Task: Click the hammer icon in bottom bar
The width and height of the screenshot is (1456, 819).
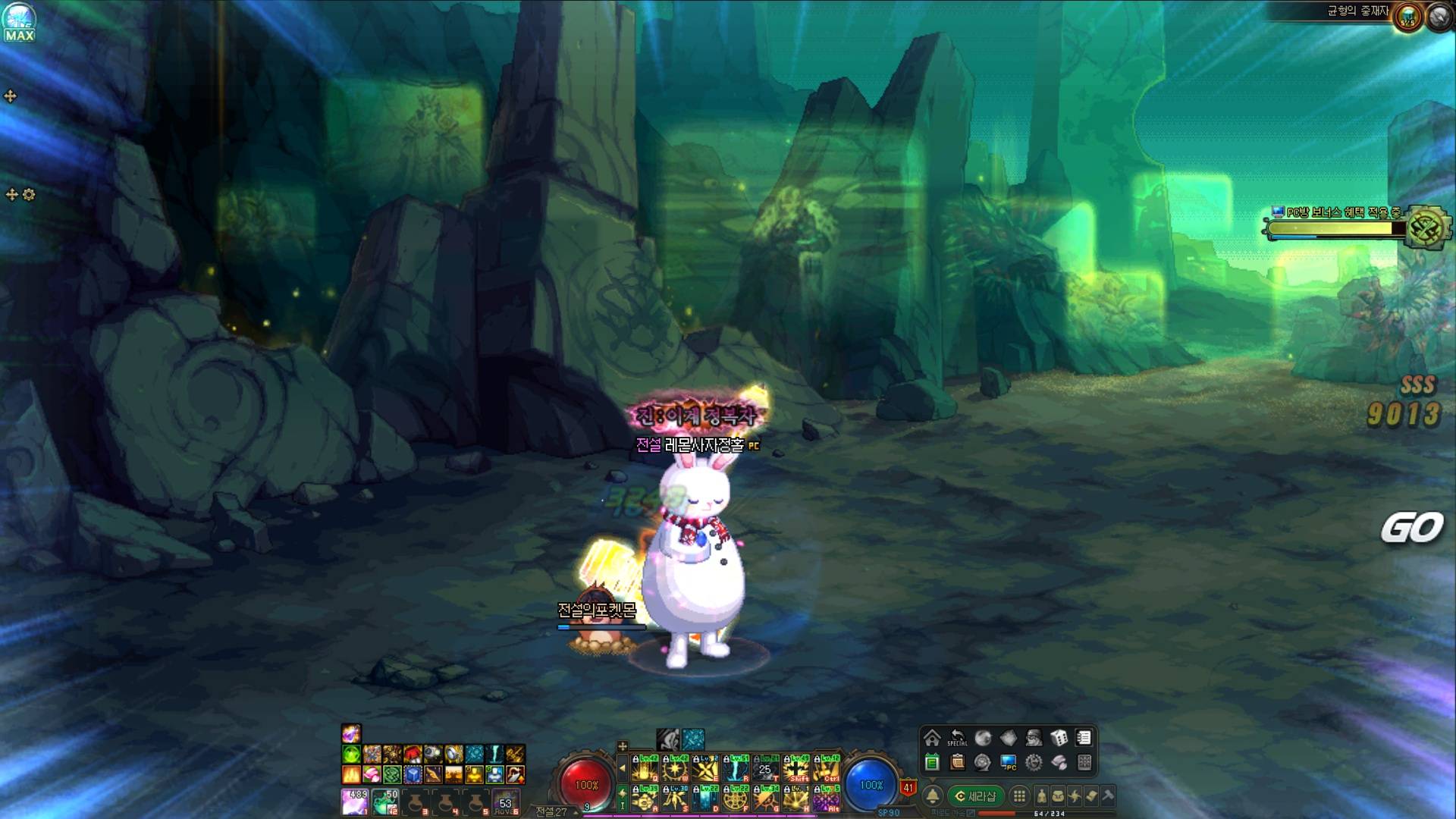Action: coord(1108,796)
